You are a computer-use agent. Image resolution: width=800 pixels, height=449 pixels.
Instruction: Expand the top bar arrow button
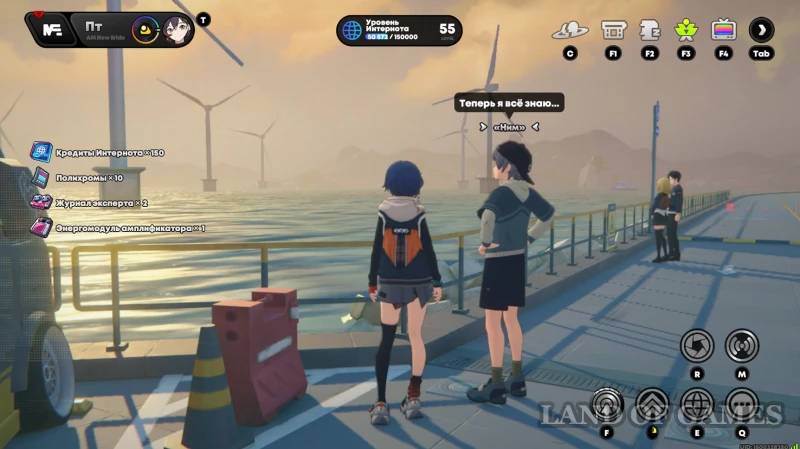coord(762,30)
